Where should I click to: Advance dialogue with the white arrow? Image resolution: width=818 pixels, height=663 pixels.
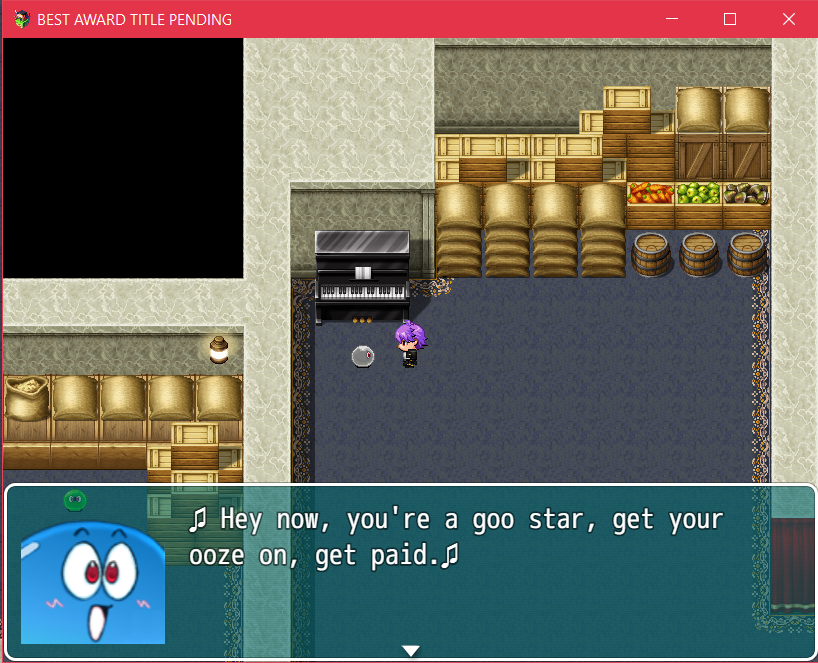410,651
